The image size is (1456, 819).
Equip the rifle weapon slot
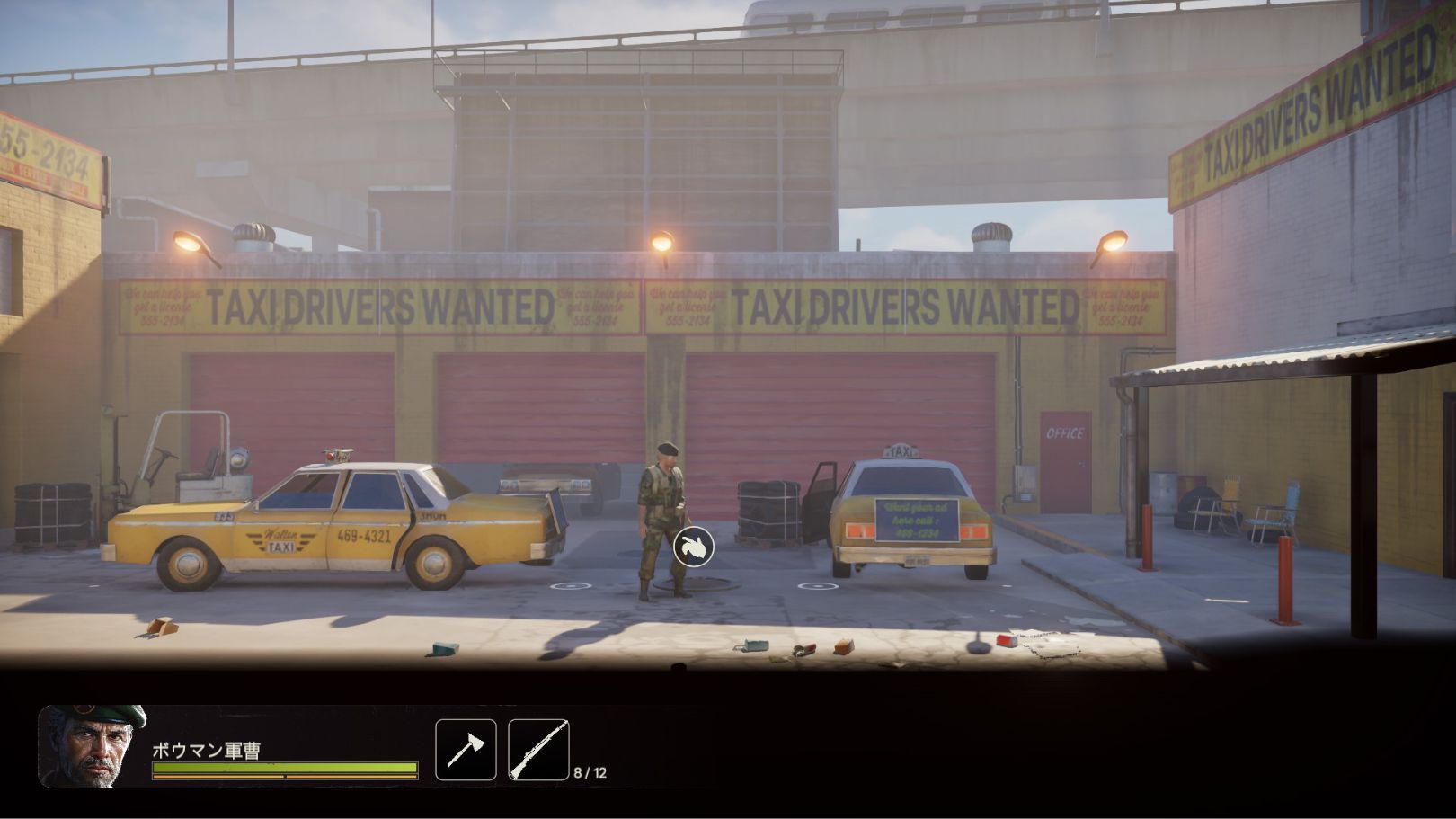pos(538,750)
